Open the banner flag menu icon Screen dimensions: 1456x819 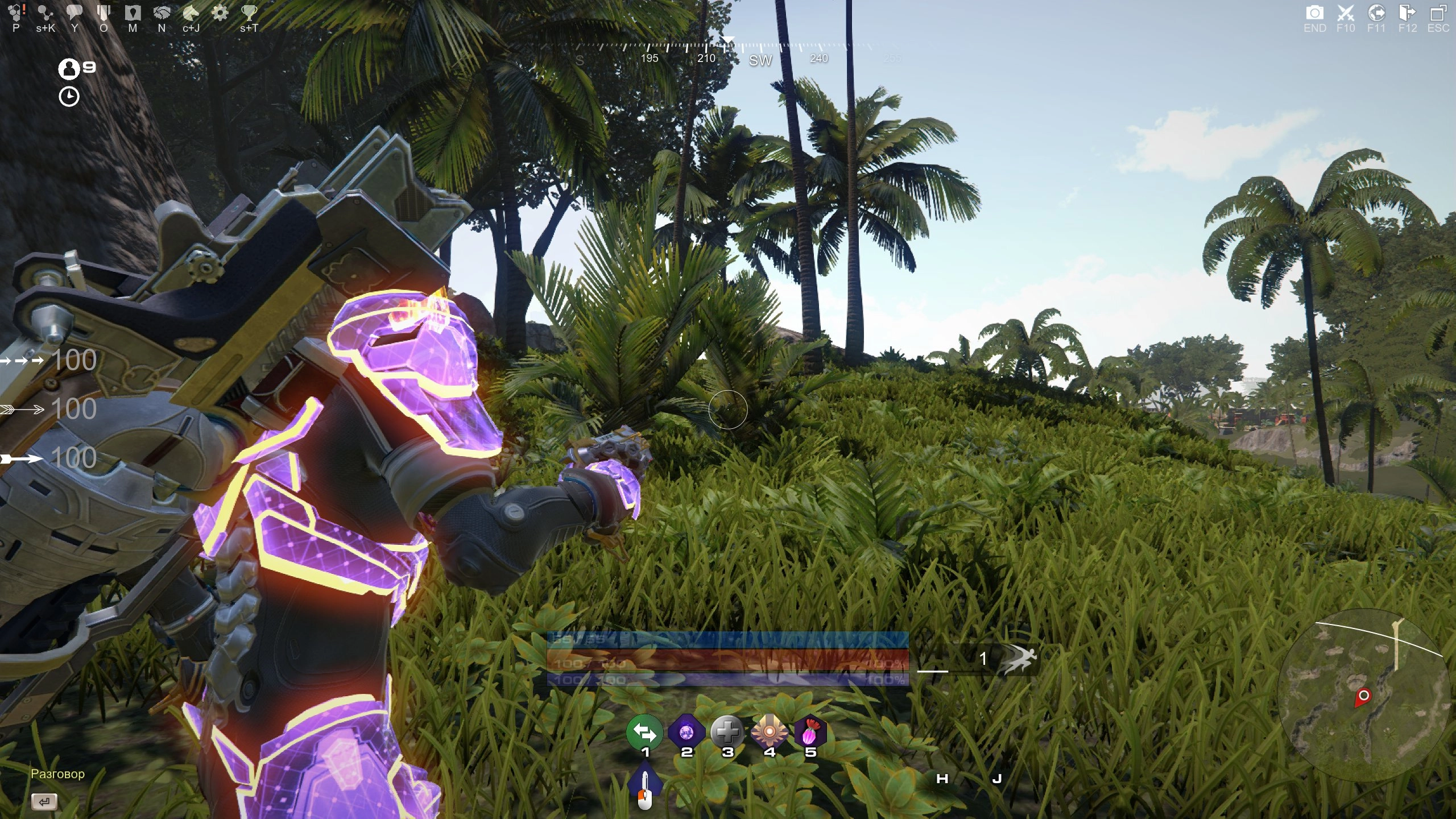click(x=104, y=13)
